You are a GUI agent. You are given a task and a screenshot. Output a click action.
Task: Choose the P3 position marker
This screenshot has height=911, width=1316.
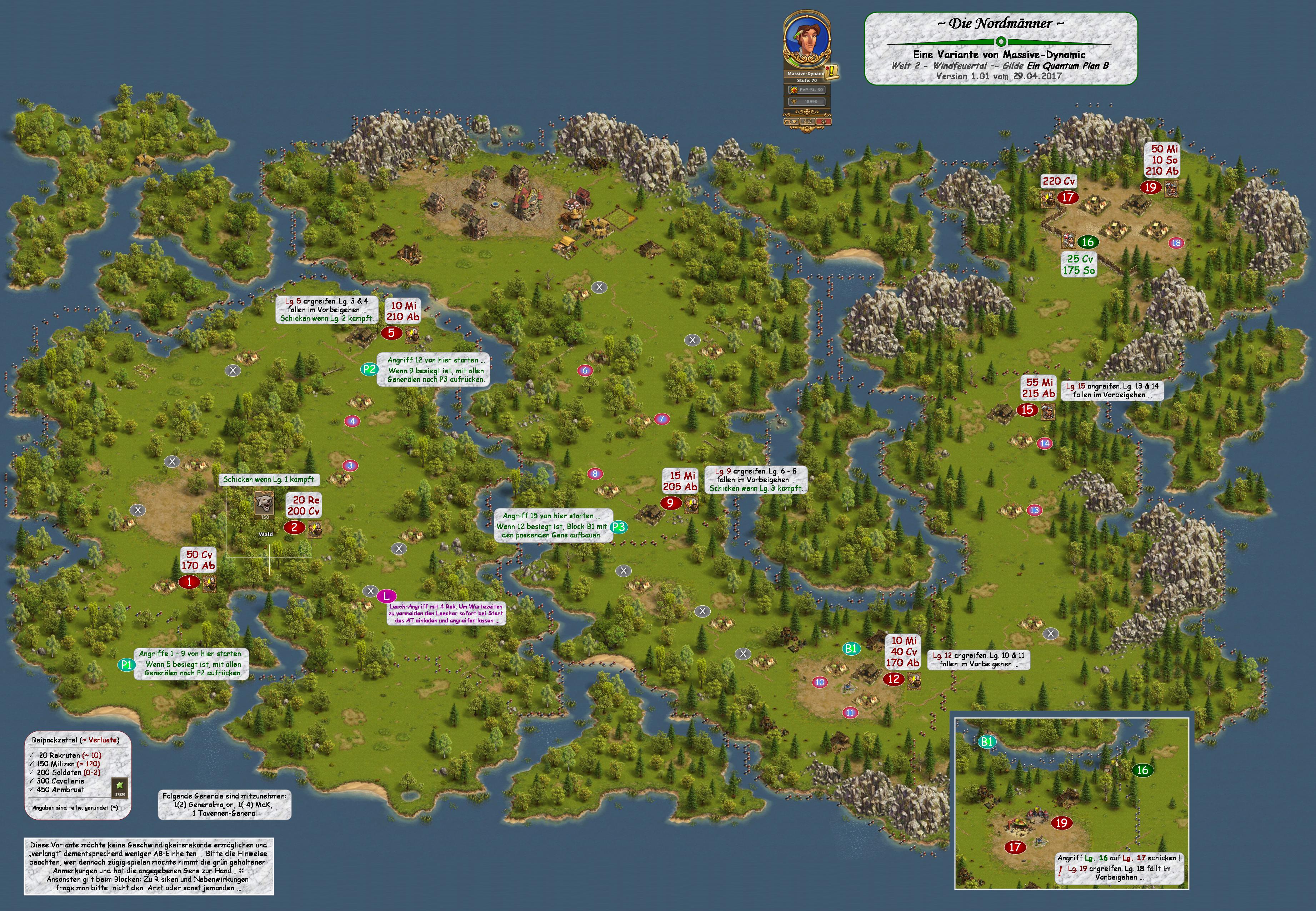pyautogui.click(x=619, y=527)
